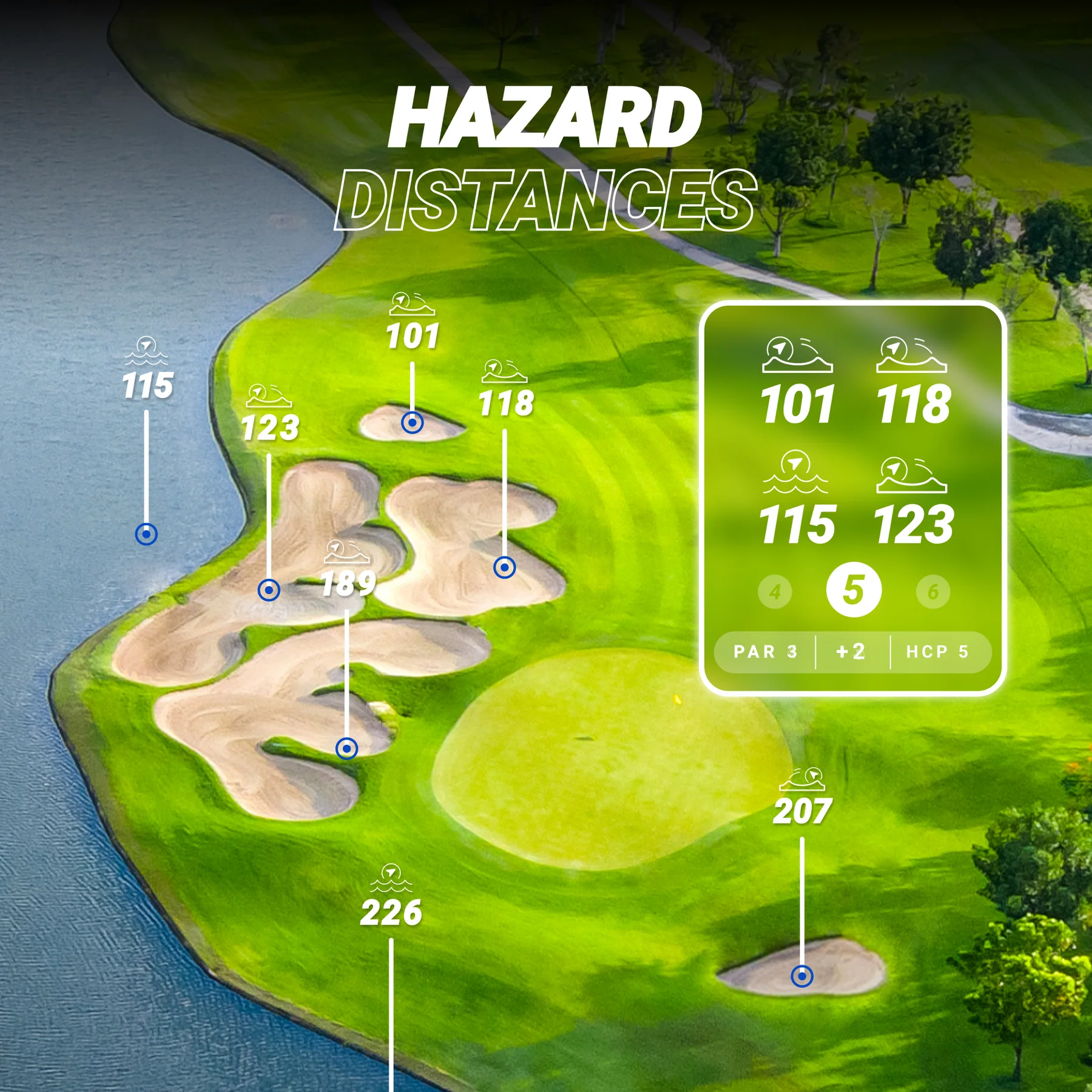Tap the 118 bunker marker on the map
This screenshot has height=1092, width=1092.
click(506, 403)
